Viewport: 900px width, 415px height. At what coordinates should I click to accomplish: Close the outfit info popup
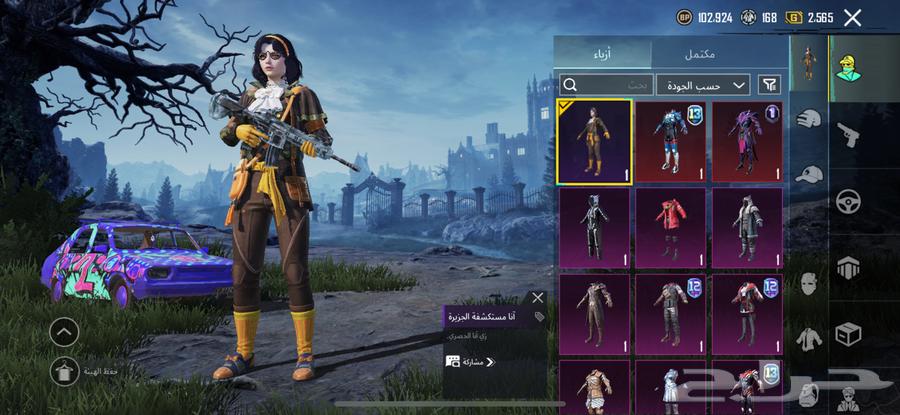538,298
